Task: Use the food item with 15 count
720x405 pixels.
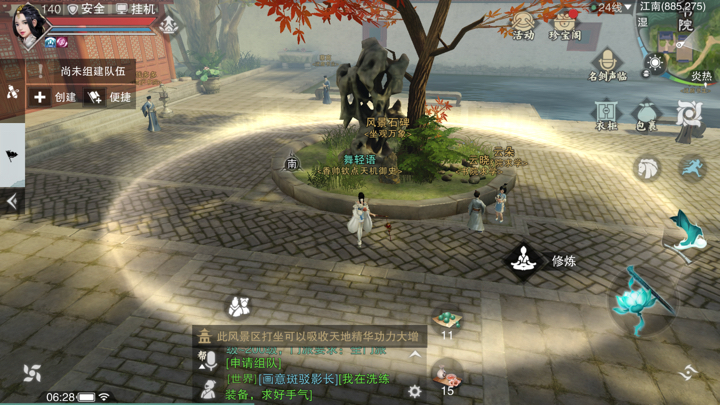Action: click(447, 376)
